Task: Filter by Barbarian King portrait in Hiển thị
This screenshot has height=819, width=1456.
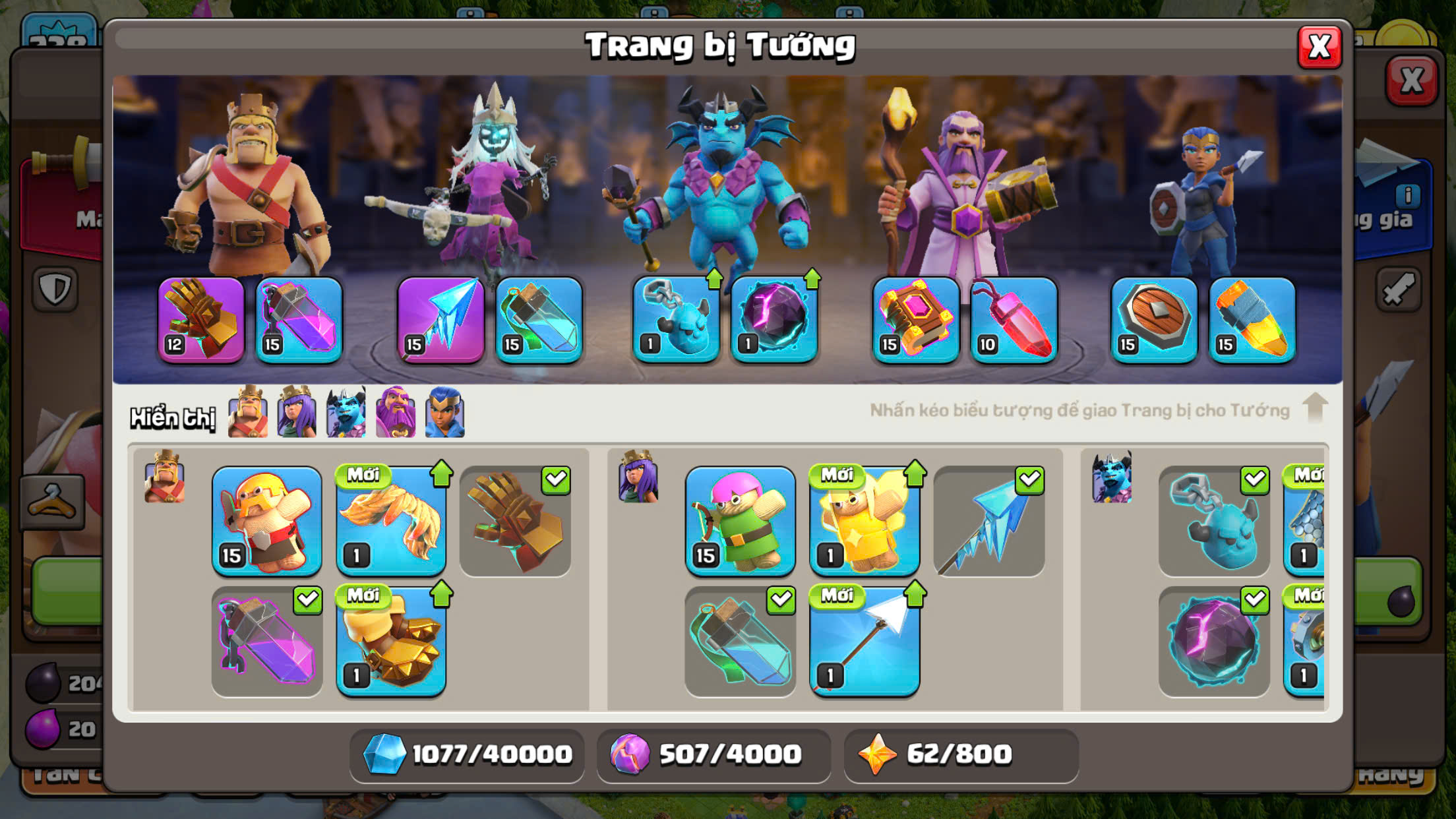Action: pos(248,413)
